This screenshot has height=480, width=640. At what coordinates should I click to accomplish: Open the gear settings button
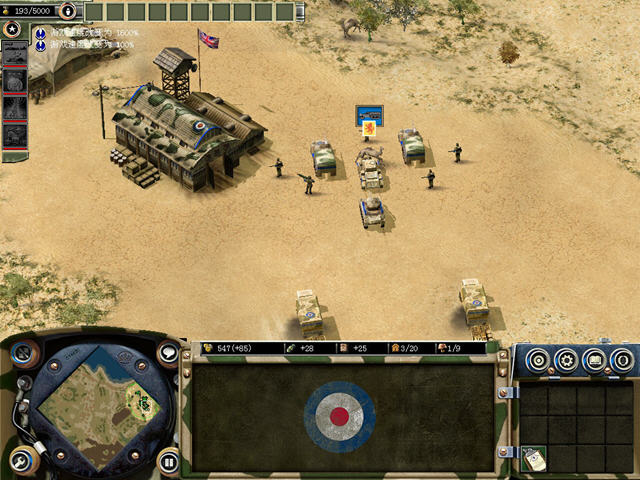(x=567, y=360)
